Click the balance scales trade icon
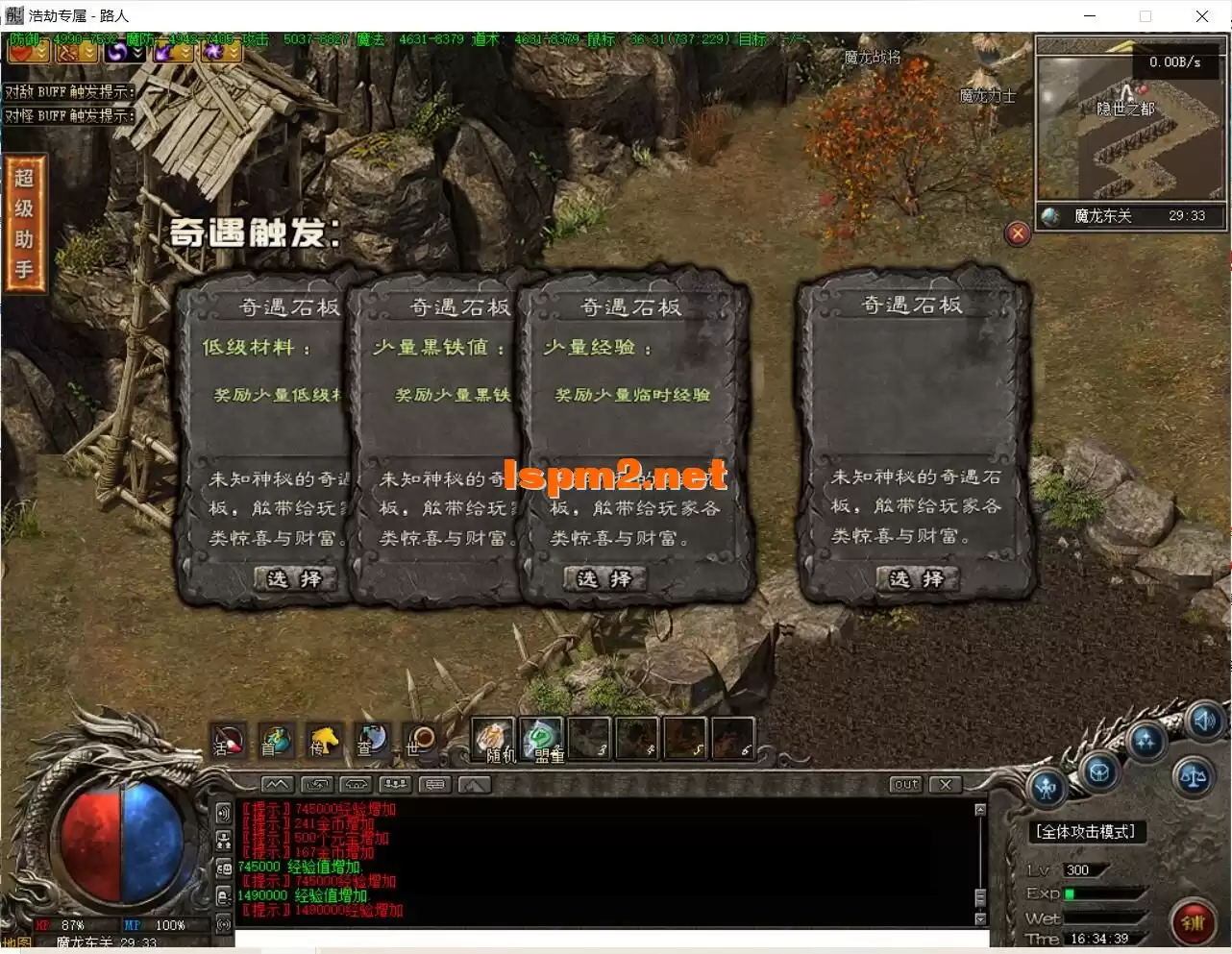This screenshot has width=1232, height=954. 1195,776
